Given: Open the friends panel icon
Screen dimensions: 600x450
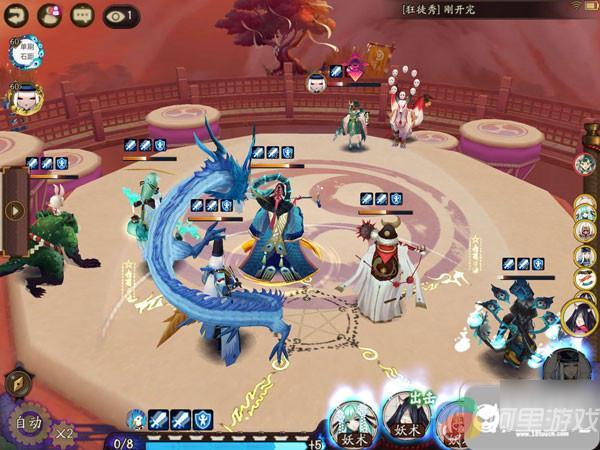Looking at the screenshot, I should click(x=49, y=14).
